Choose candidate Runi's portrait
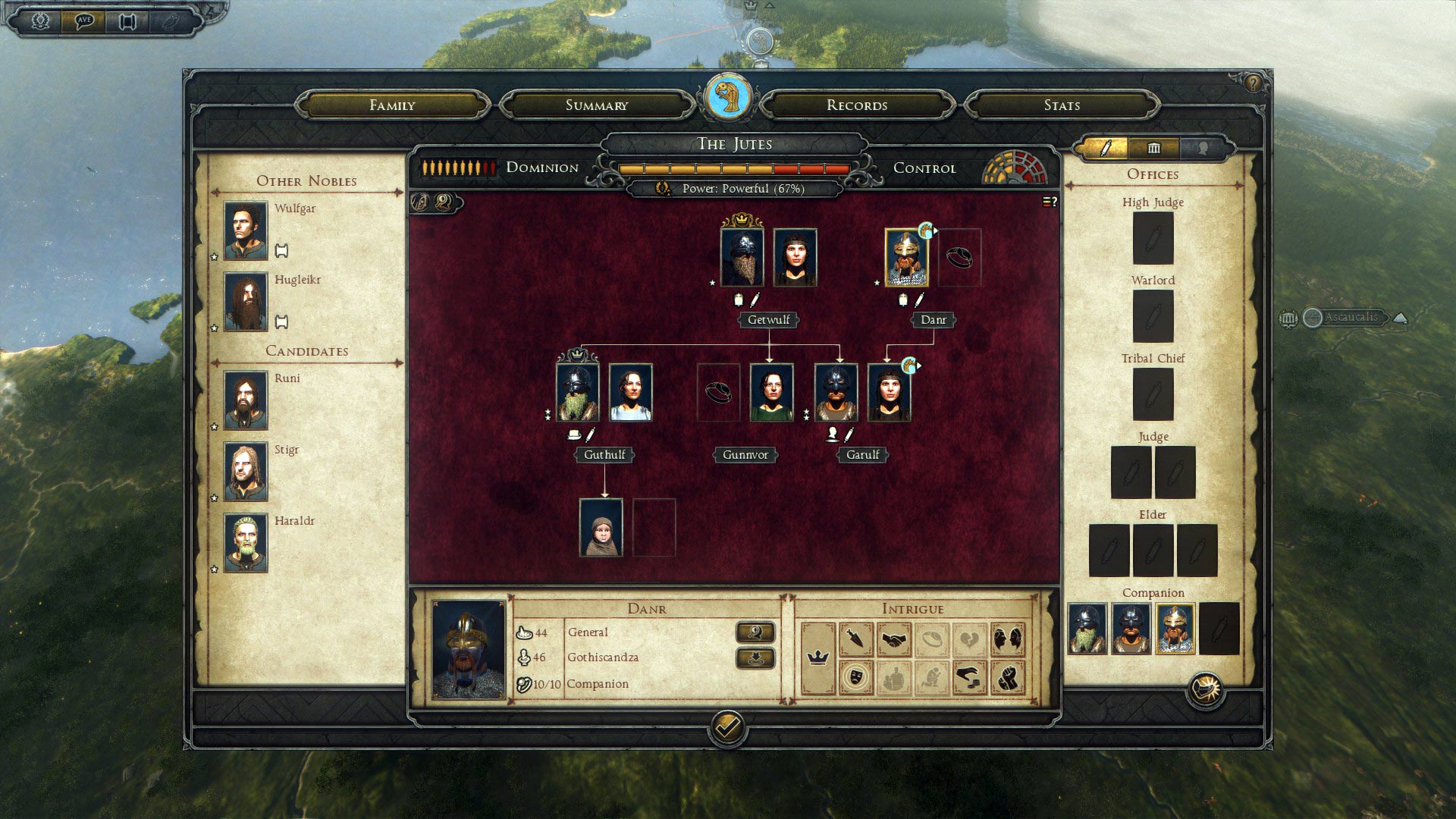1456x819 pixels. [246, 400]
